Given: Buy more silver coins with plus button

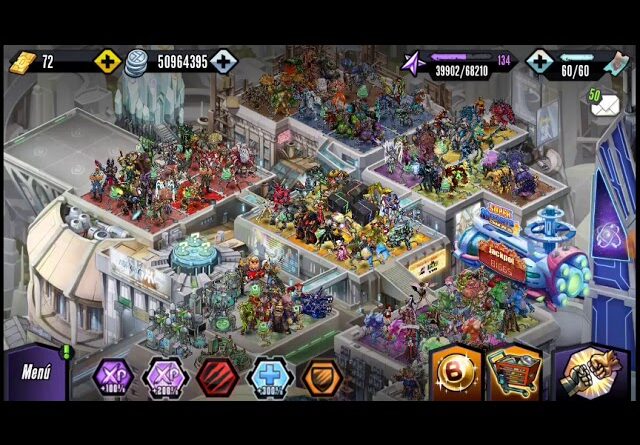Looking at the screenshot, I should 223,62.
